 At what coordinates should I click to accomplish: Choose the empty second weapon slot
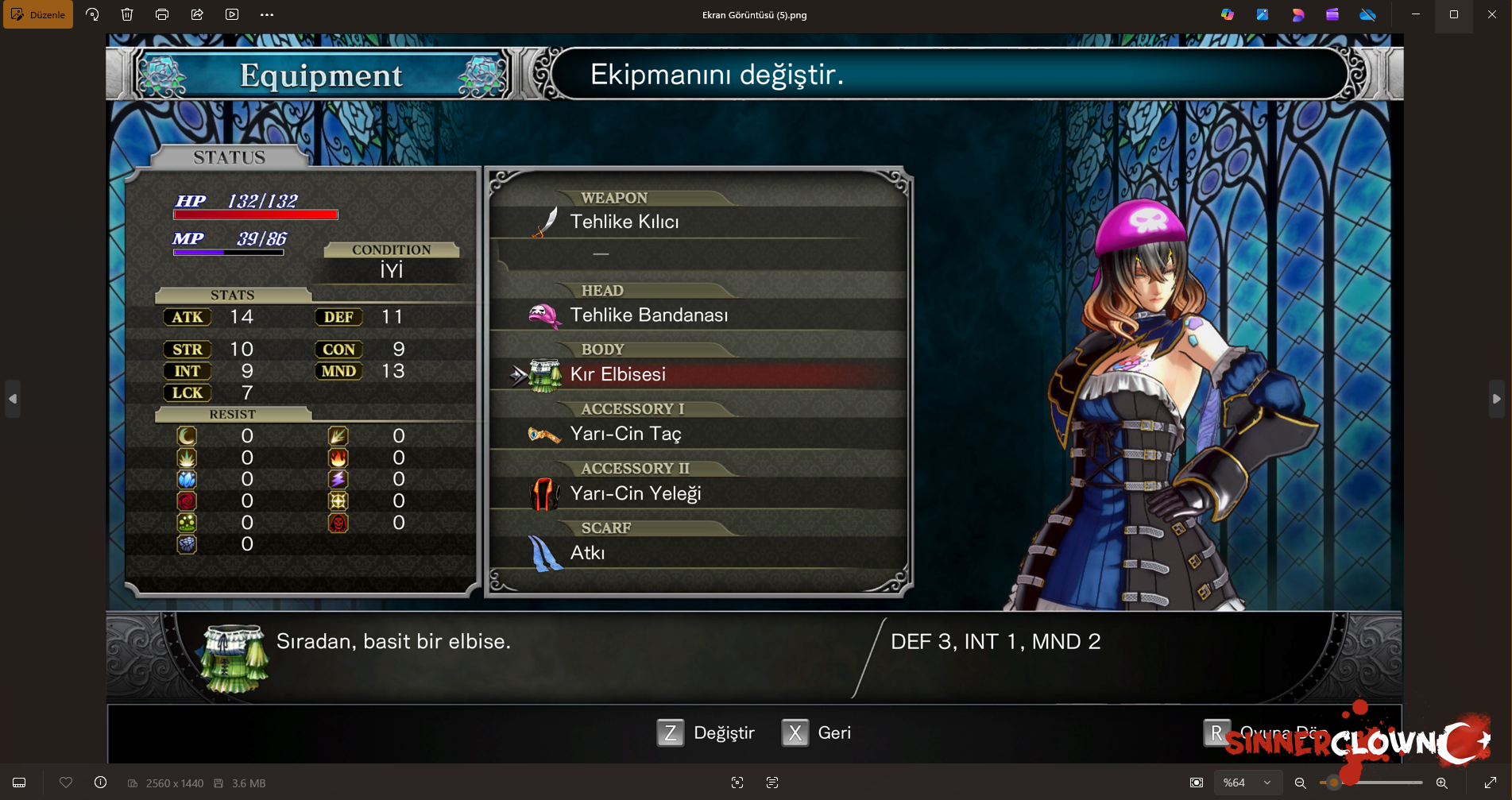click(x=601, y=254)
